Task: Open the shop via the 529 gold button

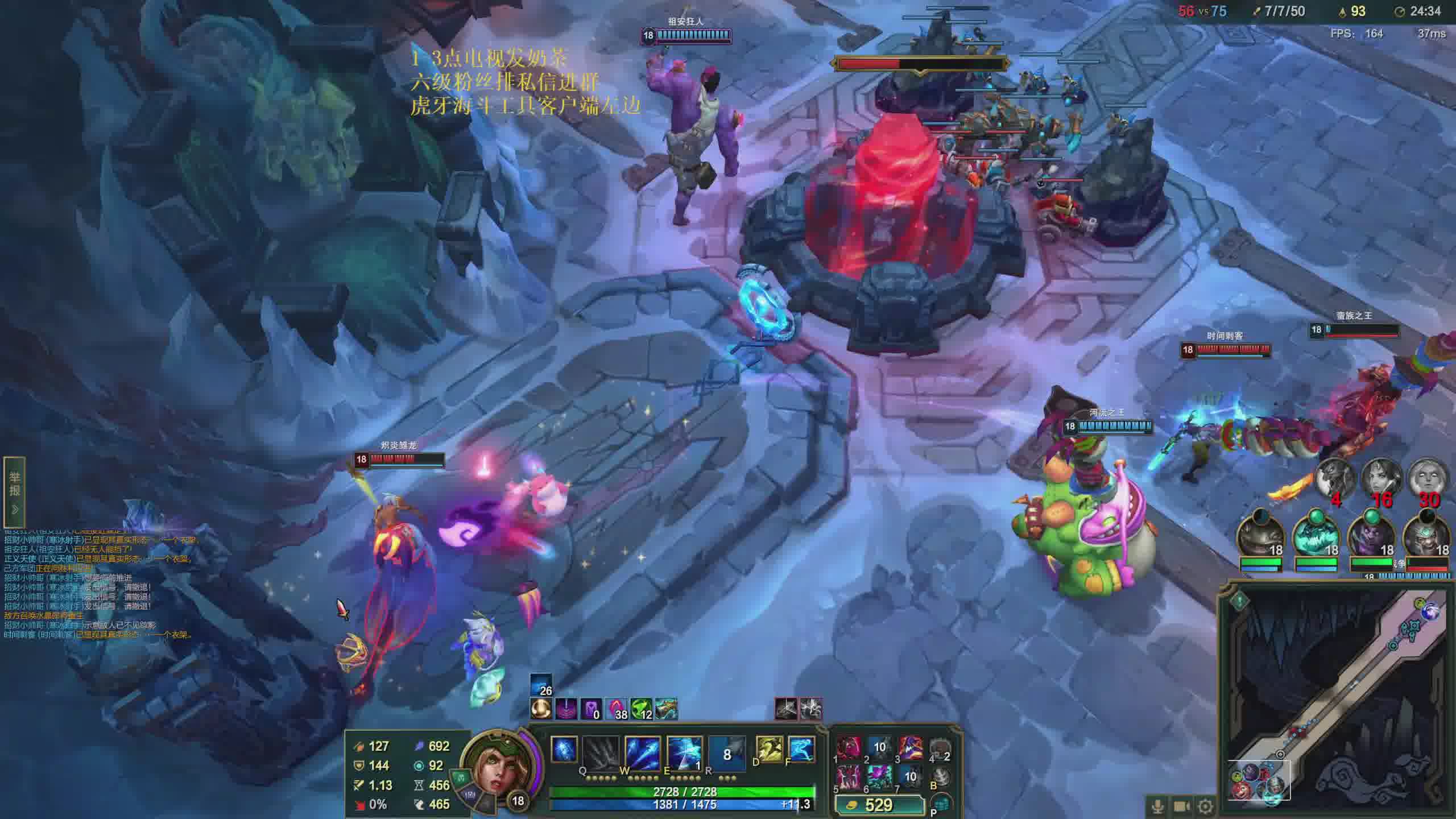Action: pyautogui.click(x=879, y=805)
